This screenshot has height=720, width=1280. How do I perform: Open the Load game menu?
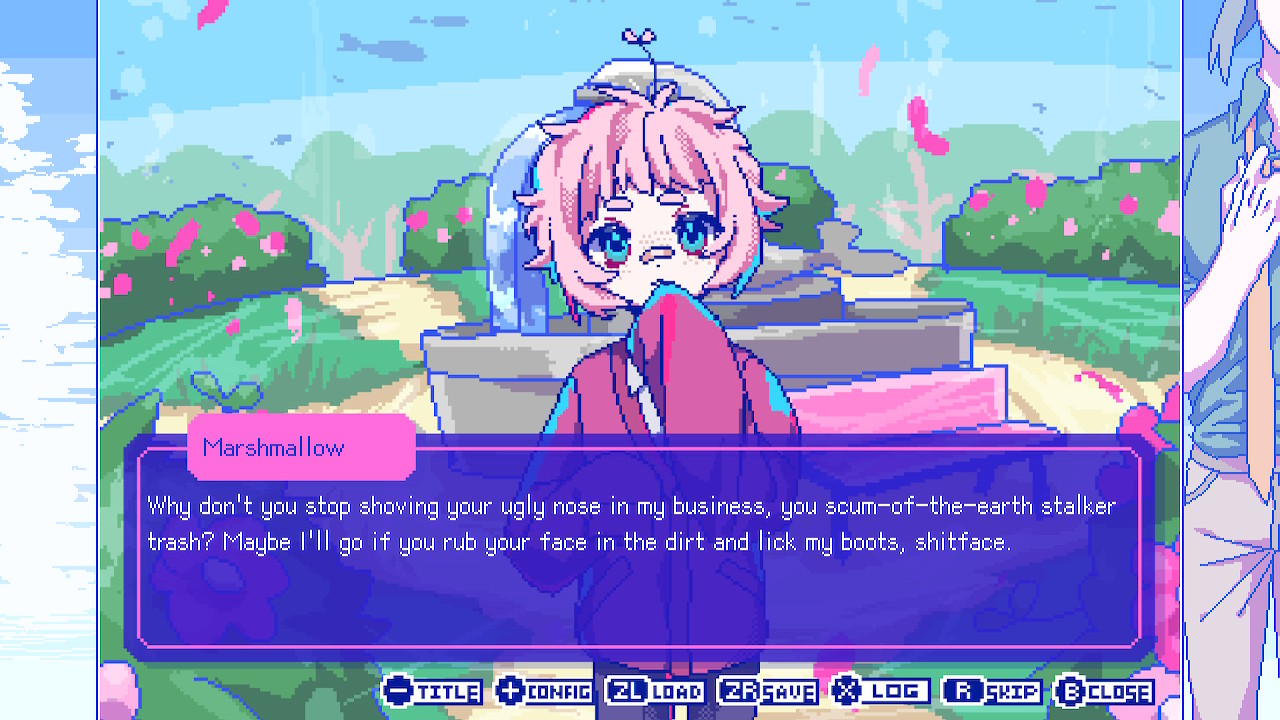(x=656, y=691)
